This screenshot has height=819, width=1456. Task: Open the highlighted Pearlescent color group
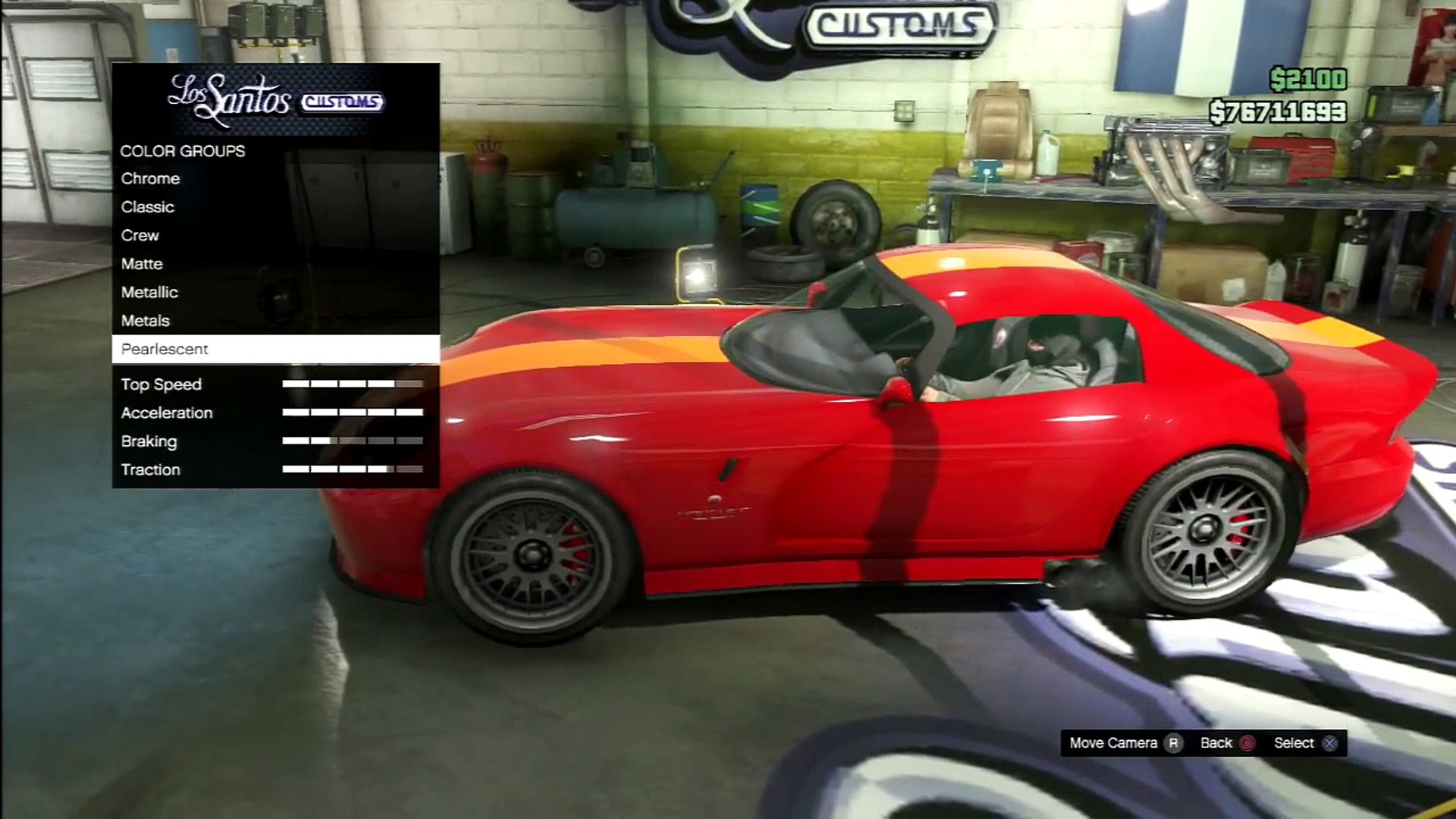tap(165, 350)
